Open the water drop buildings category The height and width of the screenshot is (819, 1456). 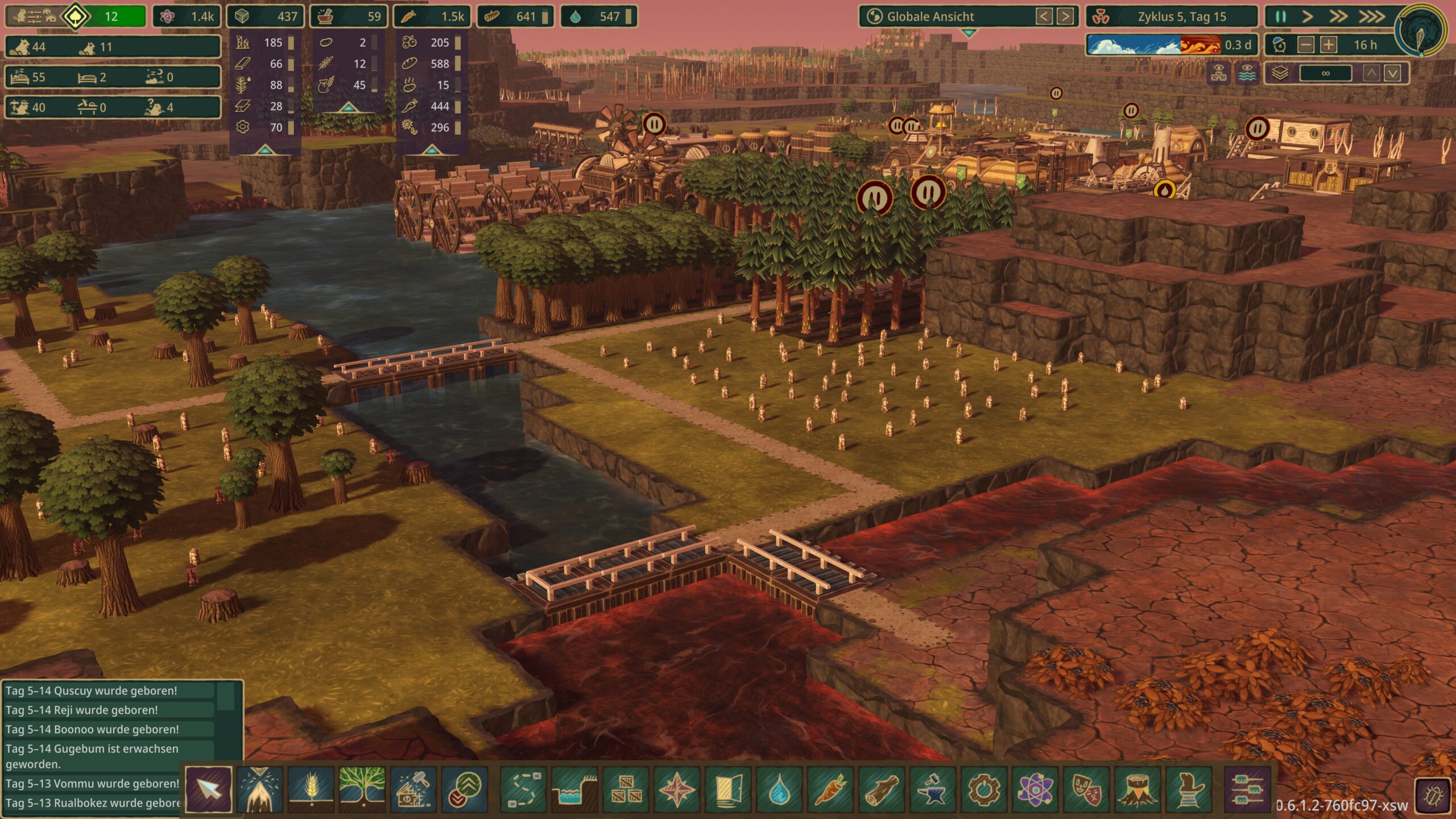[x=778, y=789]
